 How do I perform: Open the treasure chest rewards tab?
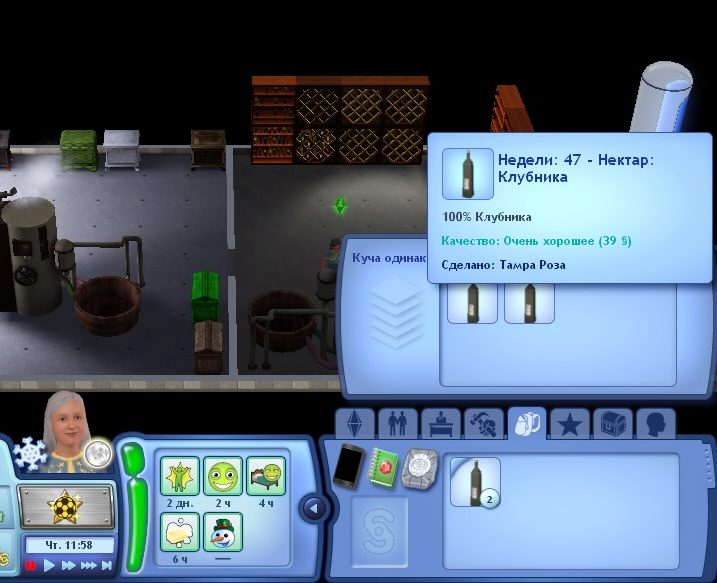click(x=612, y=425)
